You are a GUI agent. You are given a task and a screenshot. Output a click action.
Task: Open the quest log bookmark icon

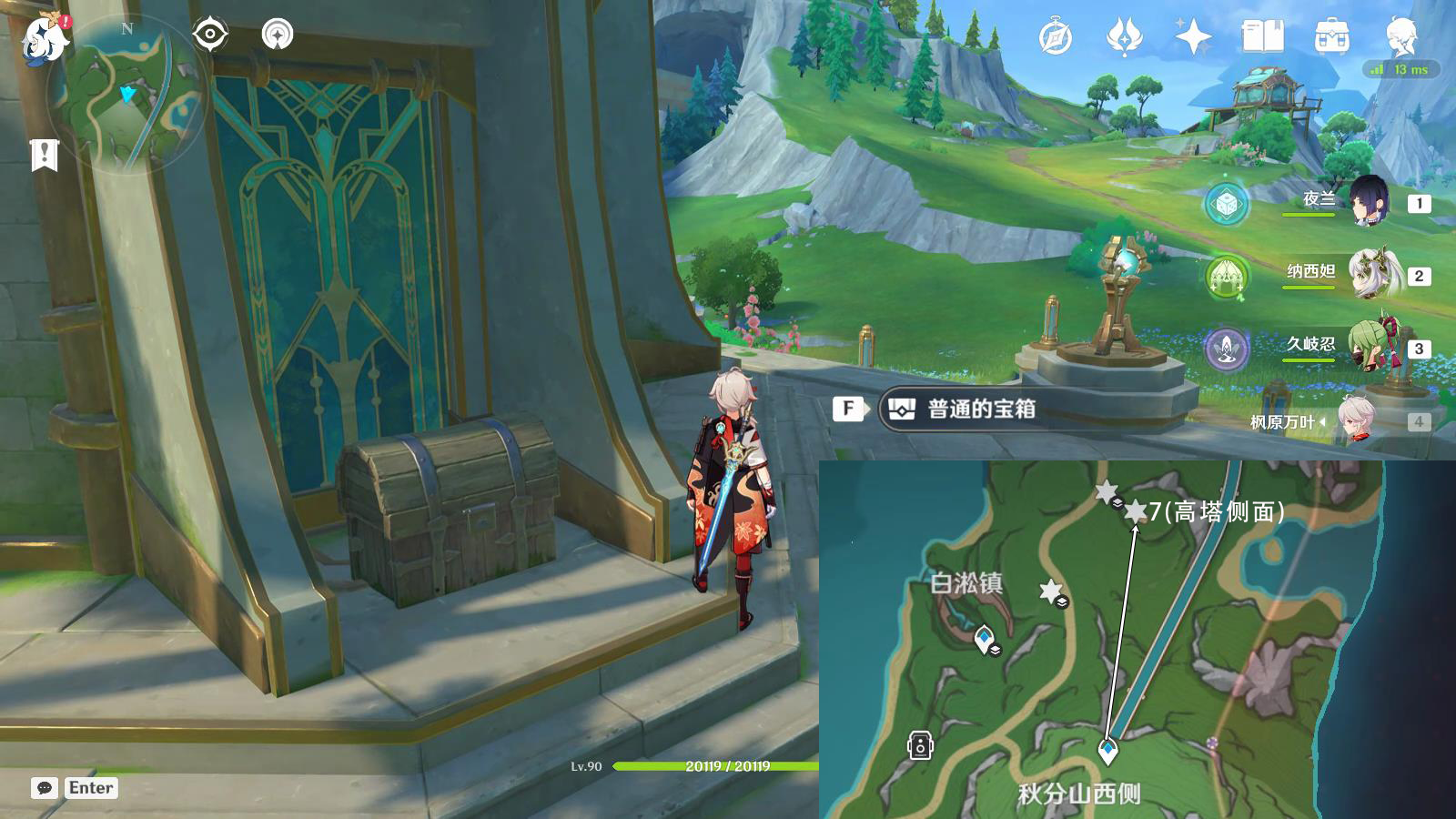[44, 155]
